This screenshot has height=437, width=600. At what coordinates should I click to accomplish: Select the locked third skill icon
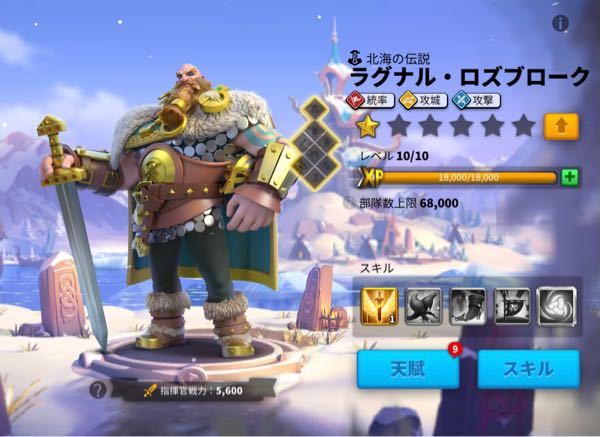467,306
